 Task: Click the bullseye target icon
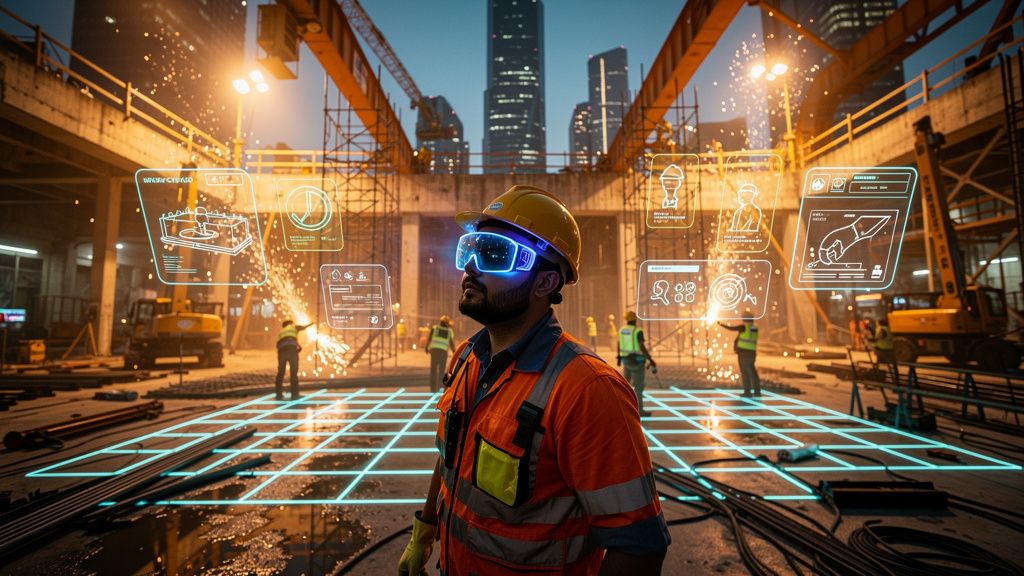[x=727, y=290]
